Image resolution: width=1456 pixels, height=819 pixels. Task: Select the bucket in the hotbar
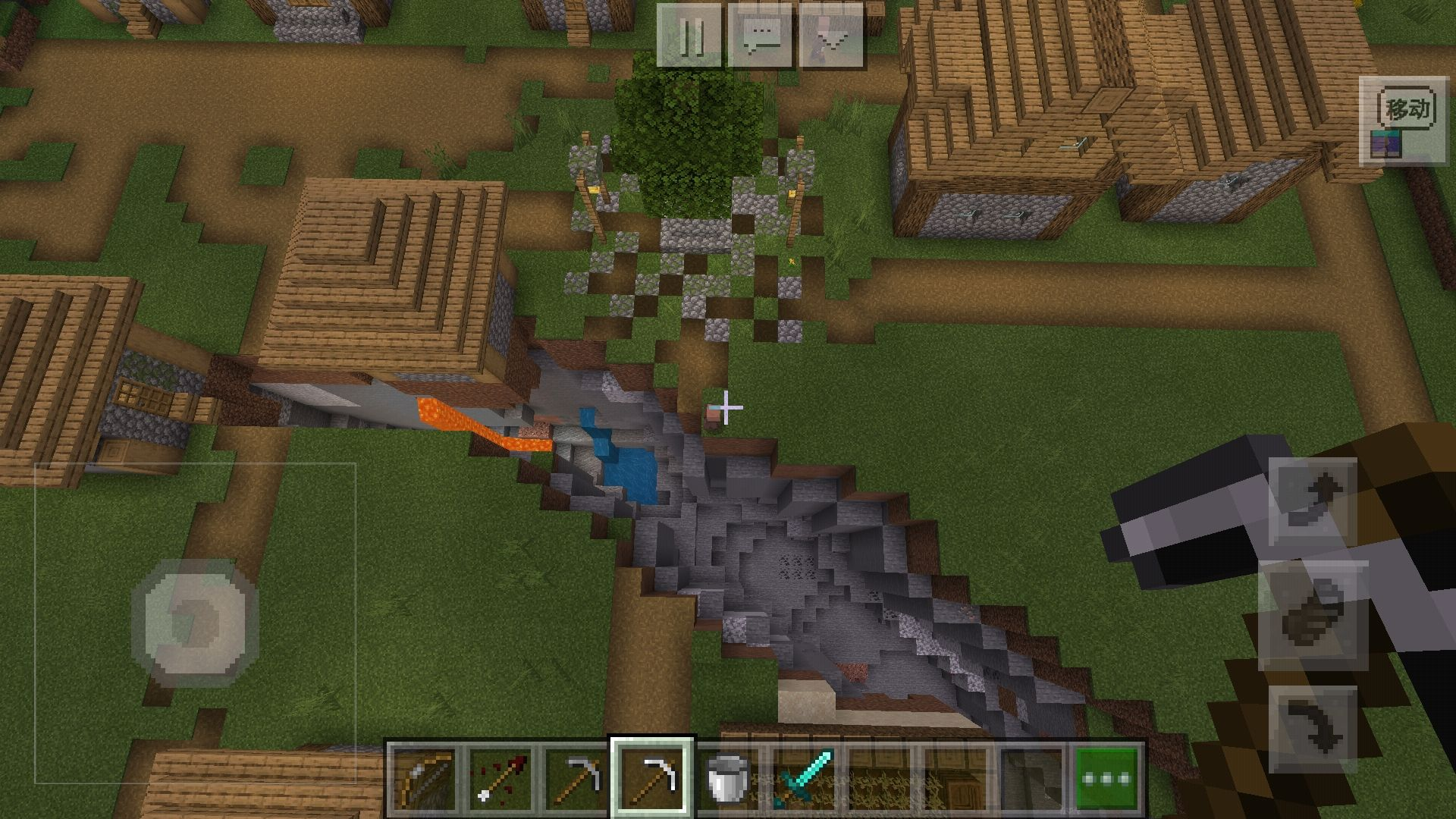coord(728,777)
